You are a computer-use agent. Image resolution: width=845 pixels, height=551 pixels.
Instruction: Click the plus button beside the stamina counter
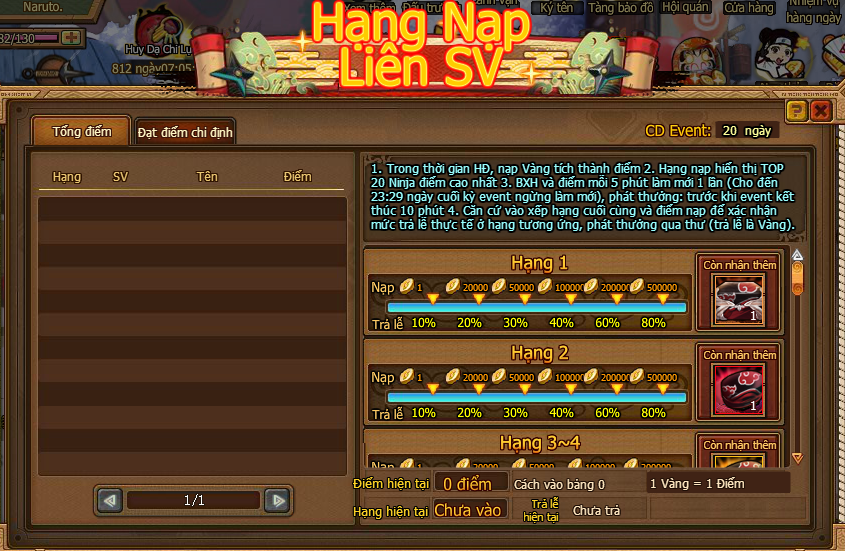point(71,38)
